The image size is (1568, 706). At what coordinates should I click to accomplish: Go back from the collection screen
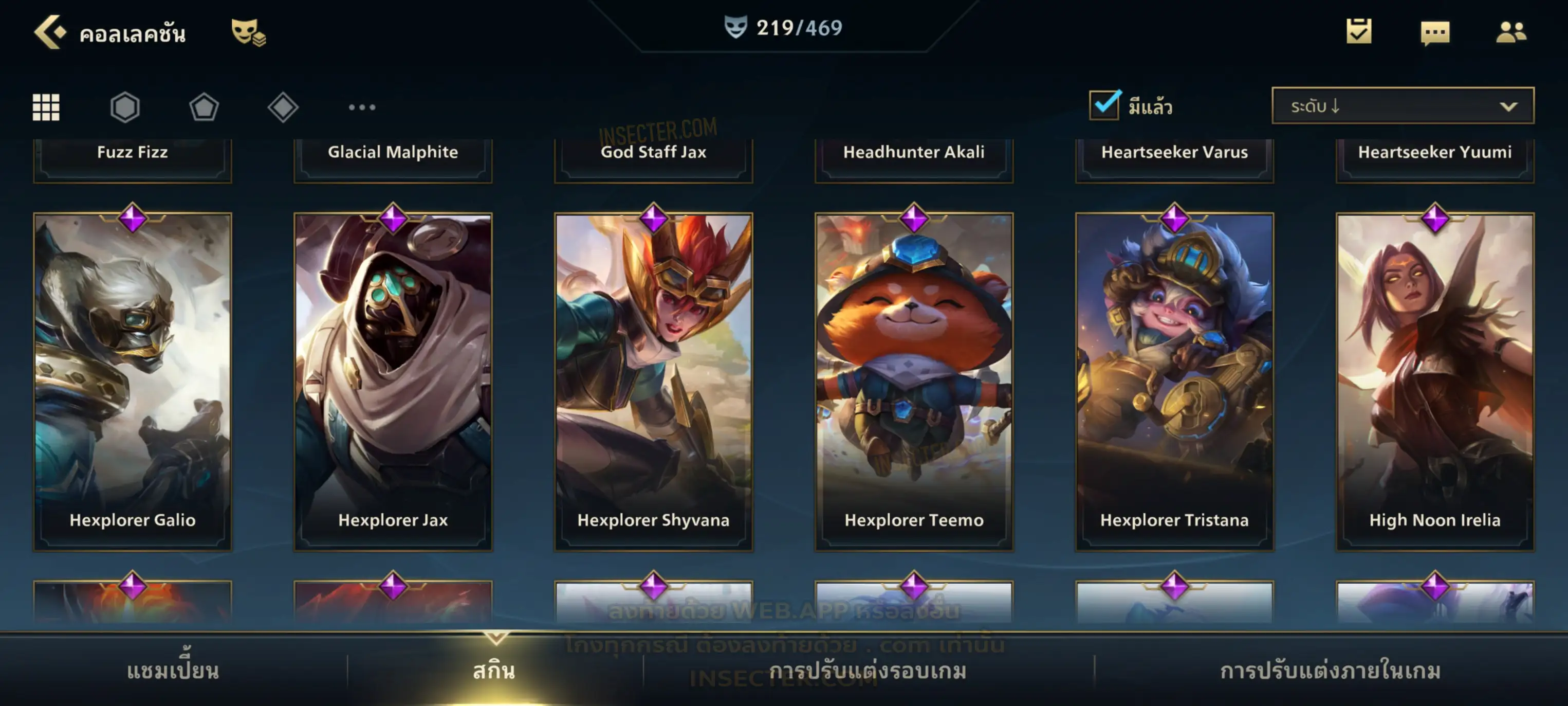tap(50, 32)
